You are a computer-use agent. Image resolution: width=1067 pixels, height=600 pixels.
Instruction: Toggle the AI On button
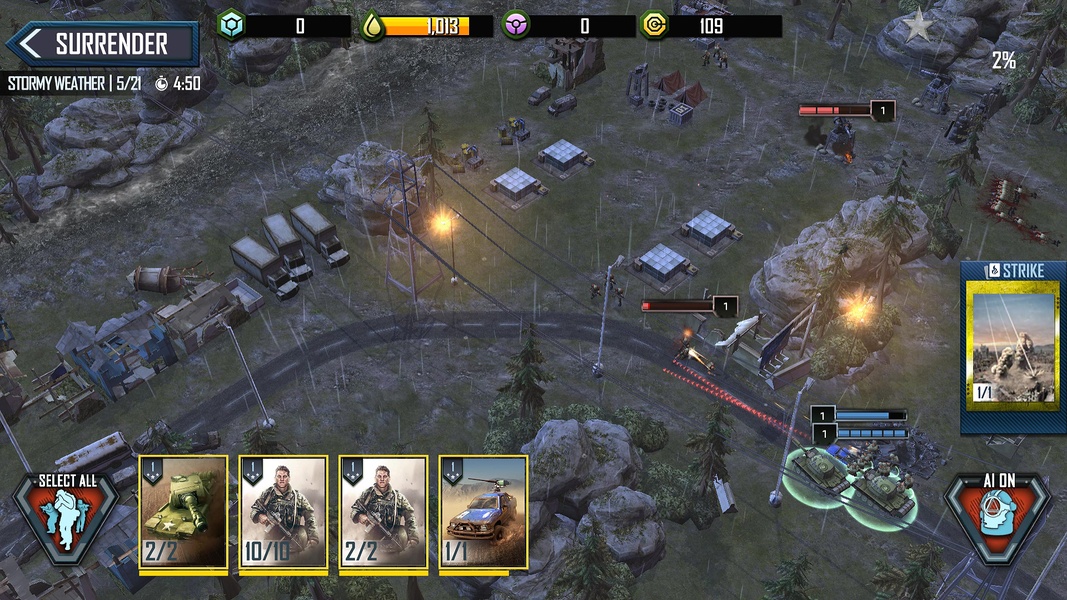click(997, 516)
